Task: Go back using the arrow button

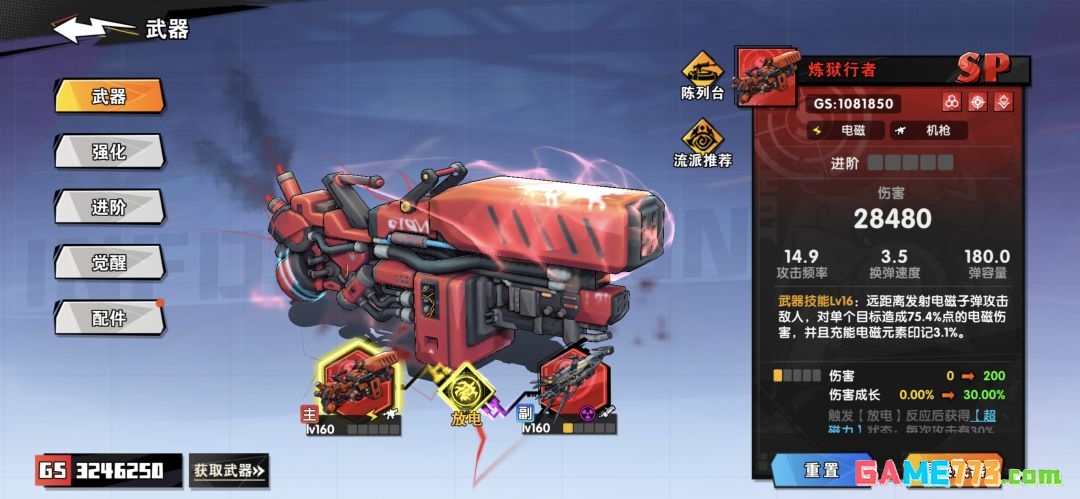Action: pyautogui.click(x=93, y=29)
